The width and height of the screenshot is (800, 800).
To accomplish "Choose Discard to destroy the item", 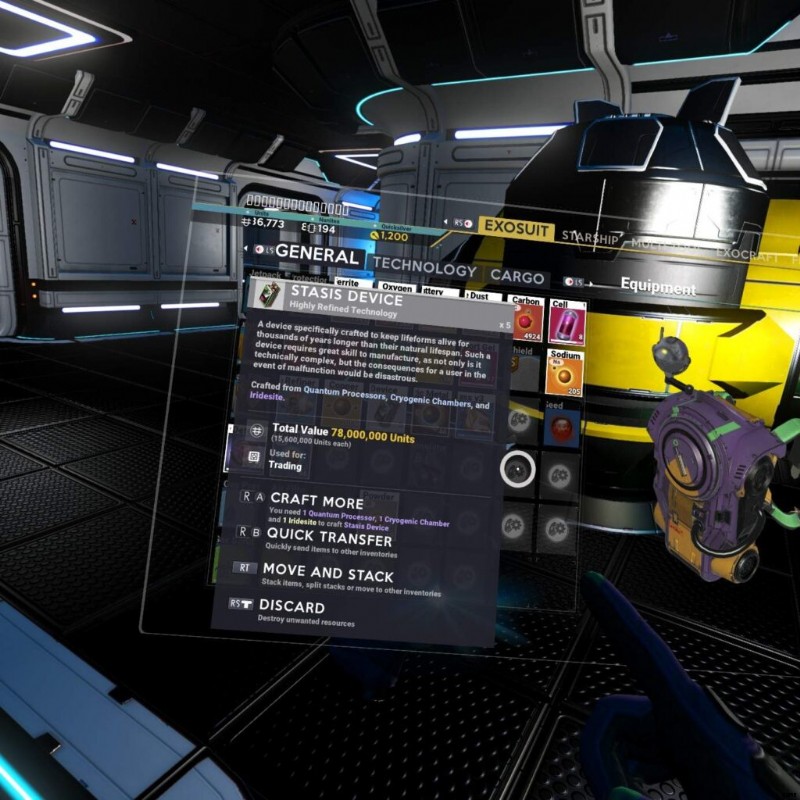I will (291, 606).
